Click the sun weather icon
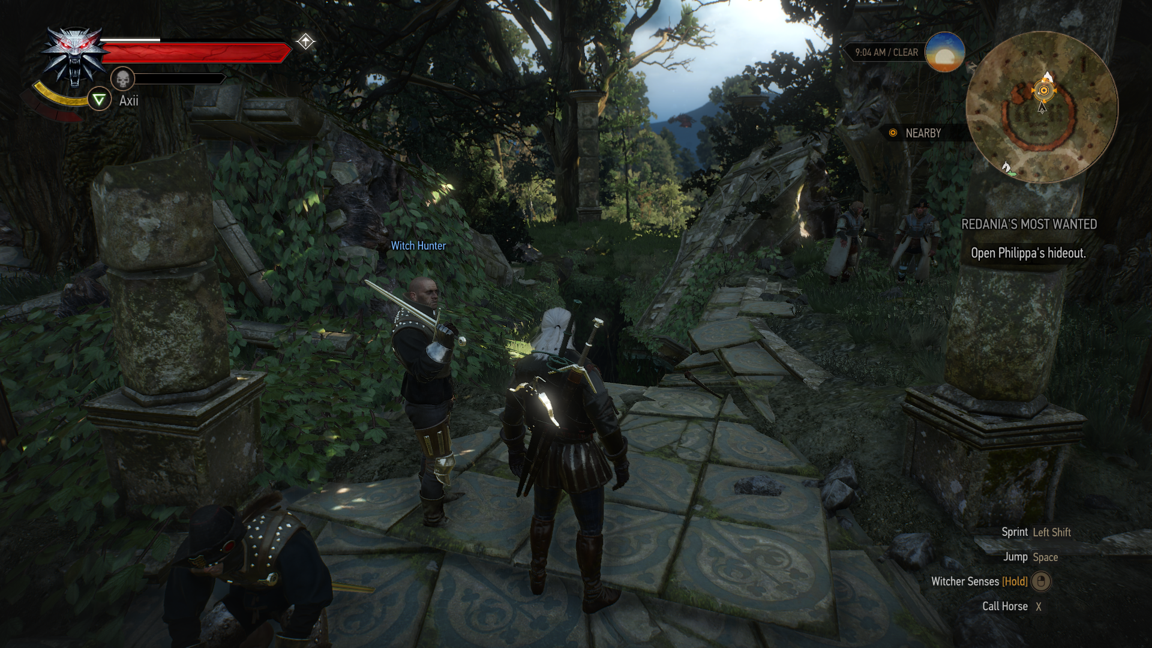The width and height of the screenshot is (1152, 648). 944,52
